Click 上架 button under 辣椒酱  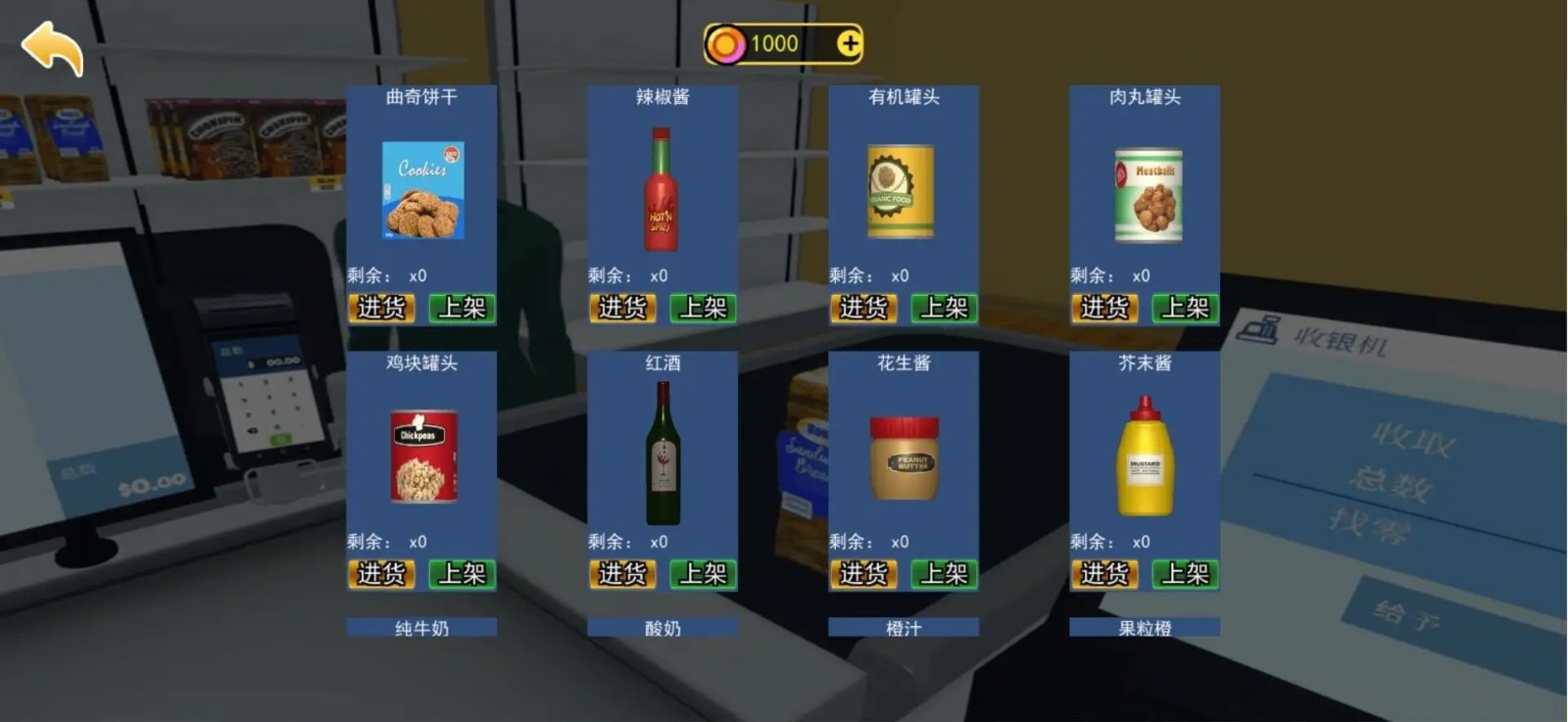click(702, 309)
